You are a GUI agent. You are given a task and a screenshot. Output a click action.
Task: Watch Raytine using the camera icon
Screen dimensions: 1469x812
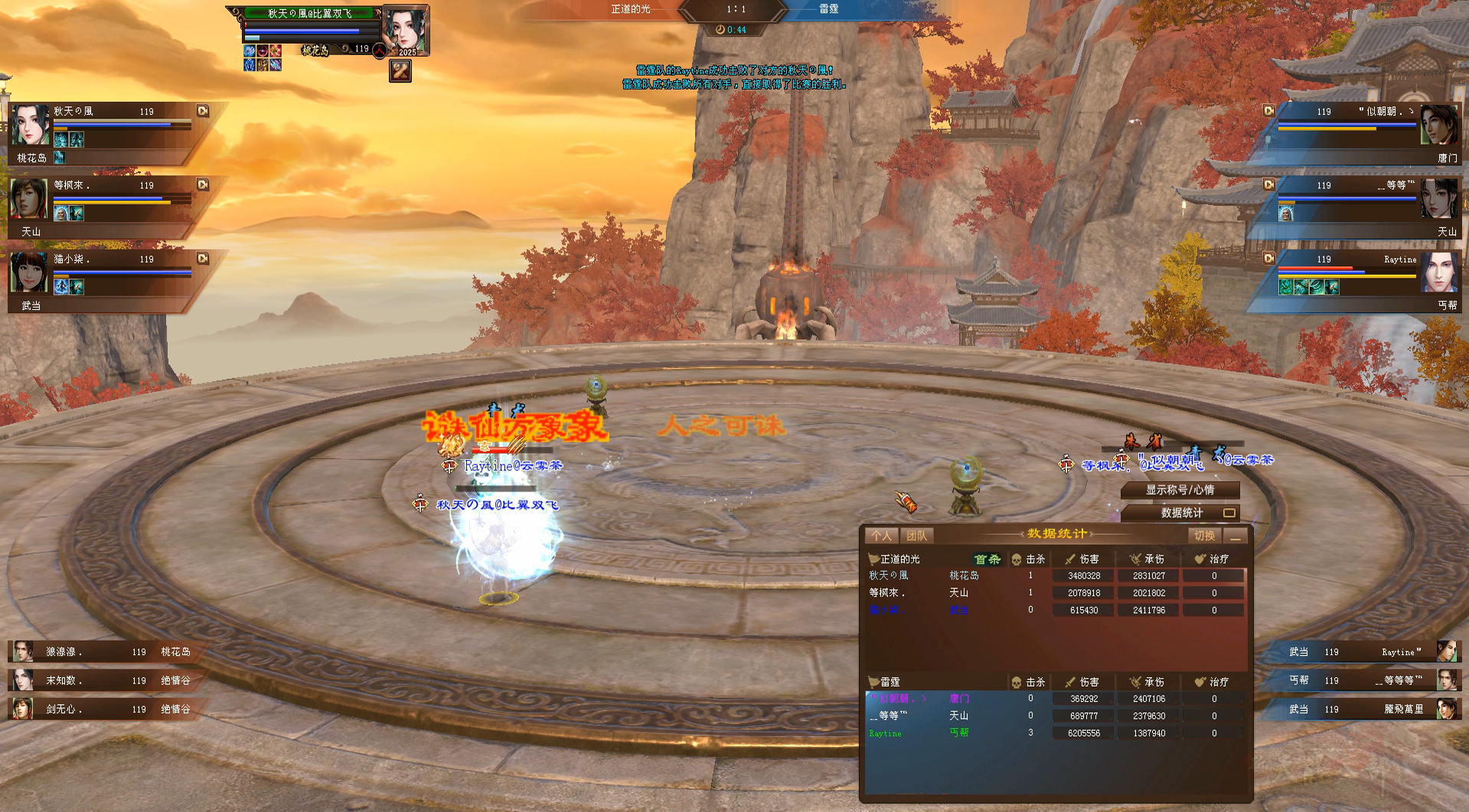click(x=1268, y=259)
